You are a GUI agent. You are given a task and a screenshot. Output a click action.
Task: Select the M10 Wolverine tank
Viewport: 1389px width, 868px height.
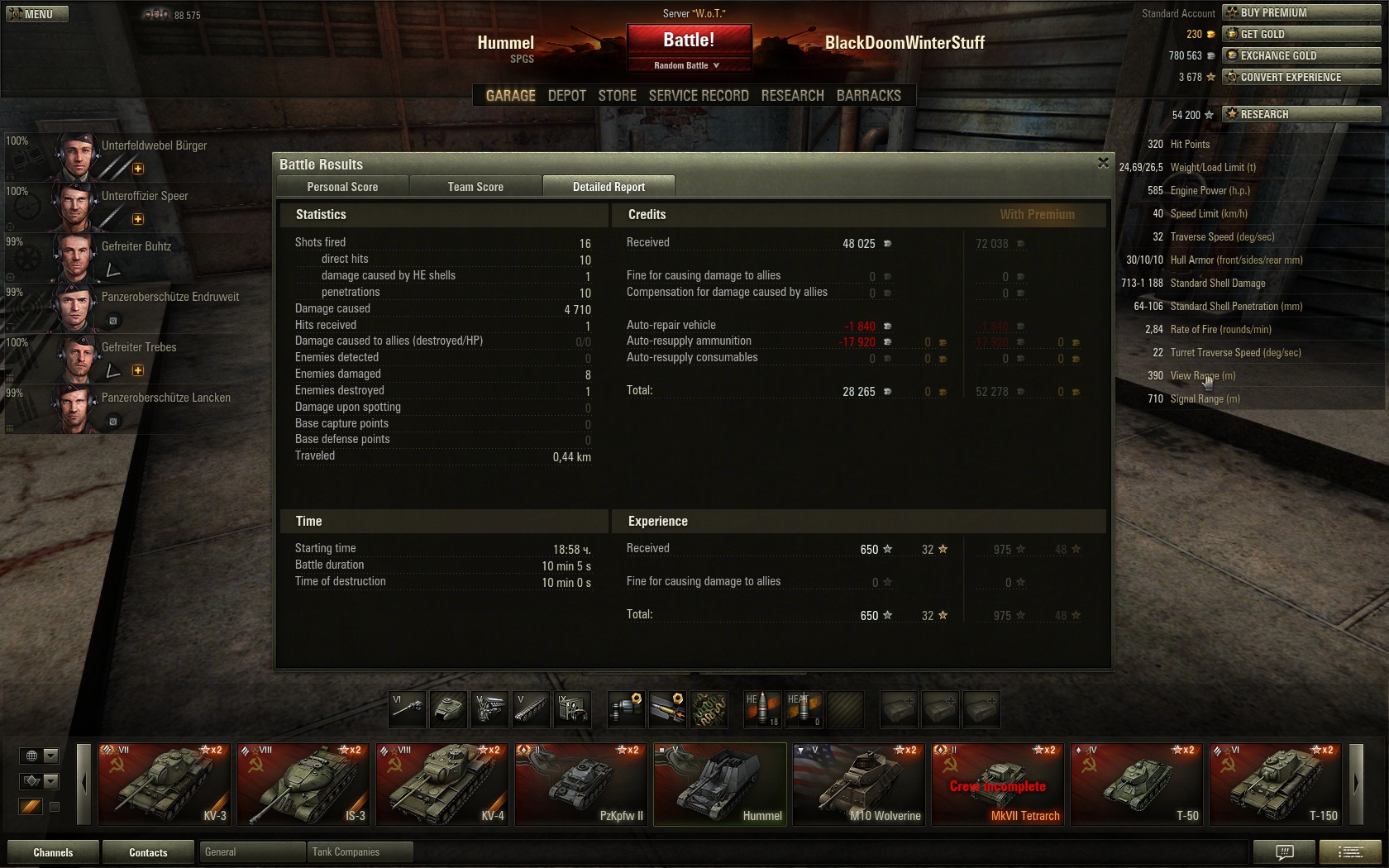click(x=859, y=784)
